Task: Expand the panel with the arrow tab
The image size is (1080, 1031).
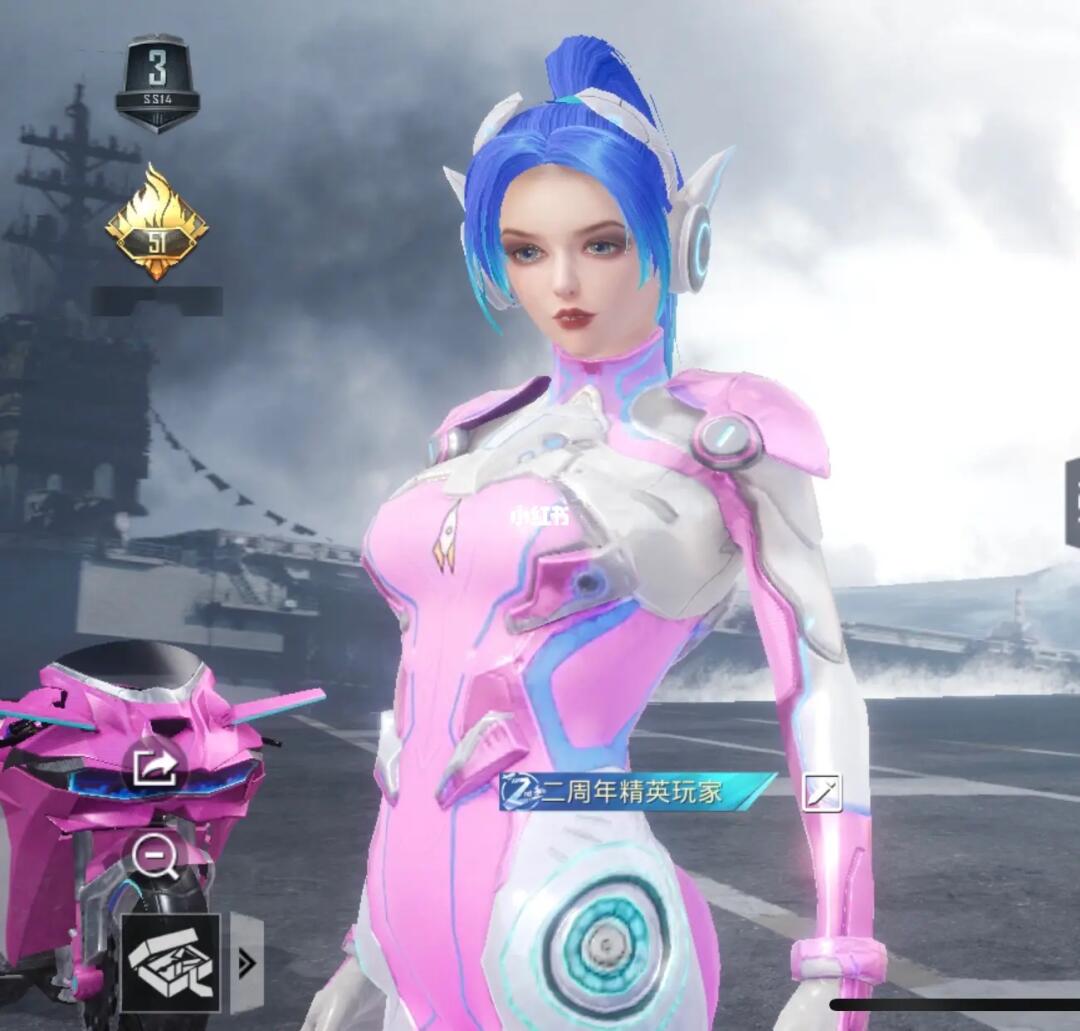Action: tap(246, 962)
